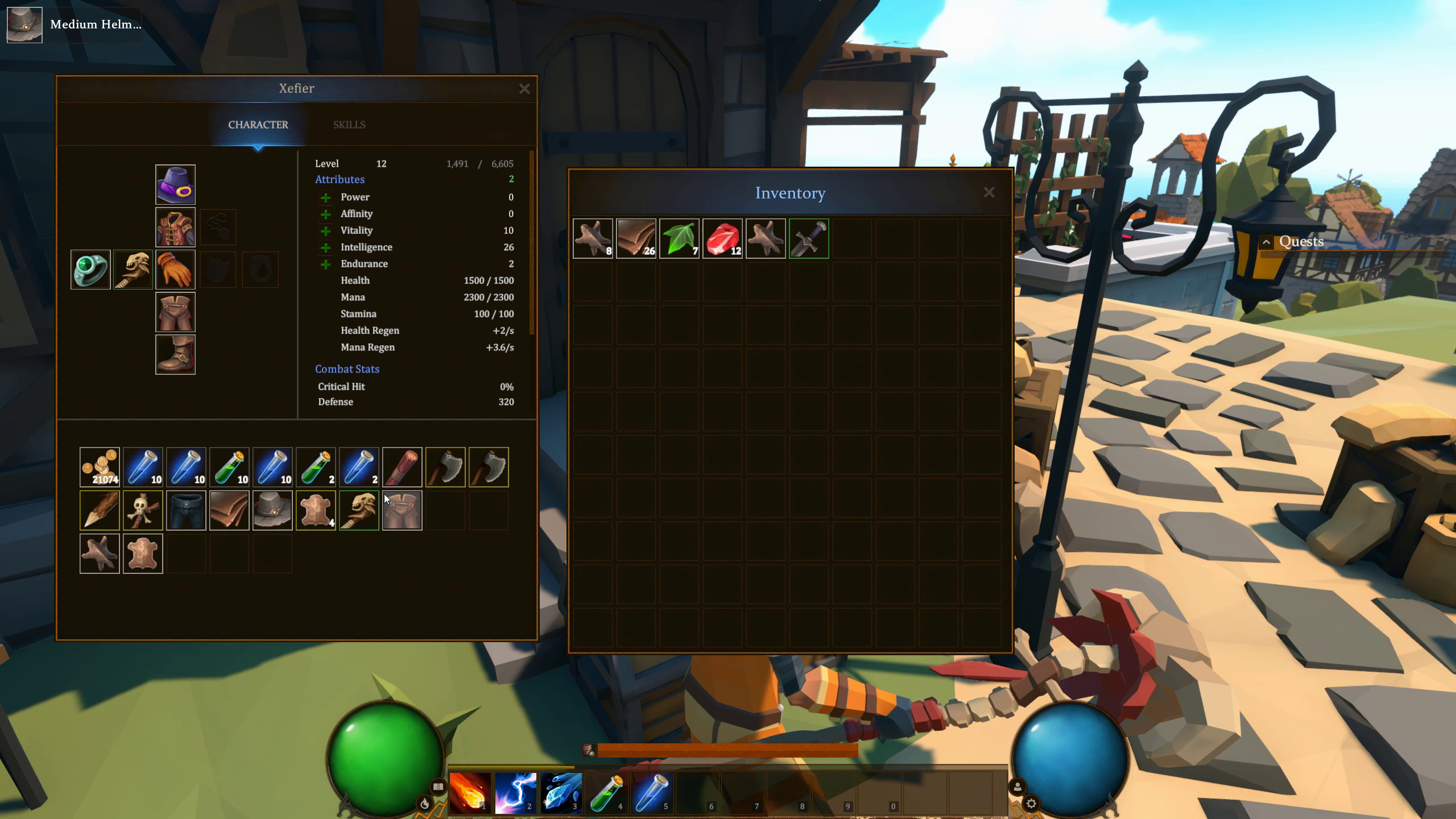Select the hand axe in the character bag

pos(446,467)
